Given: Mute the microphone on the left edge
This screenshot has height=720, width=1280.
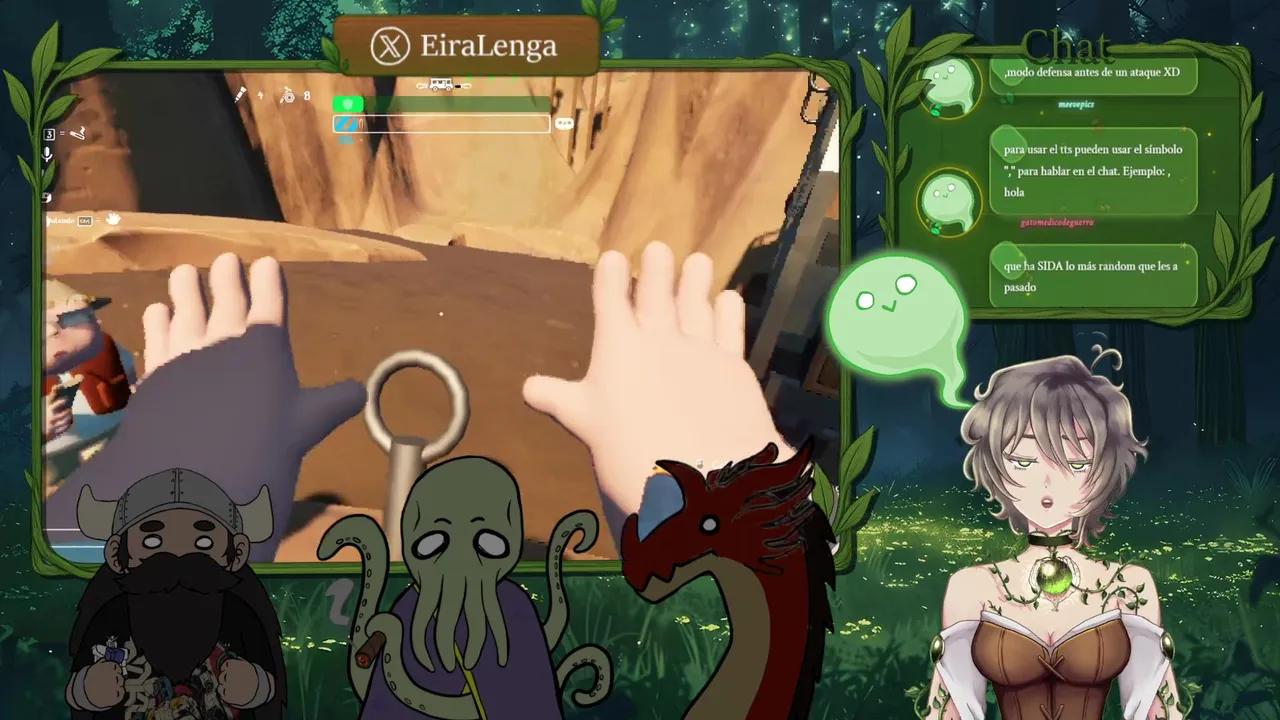Looking at the screenshot, I should tap(48, 156).
